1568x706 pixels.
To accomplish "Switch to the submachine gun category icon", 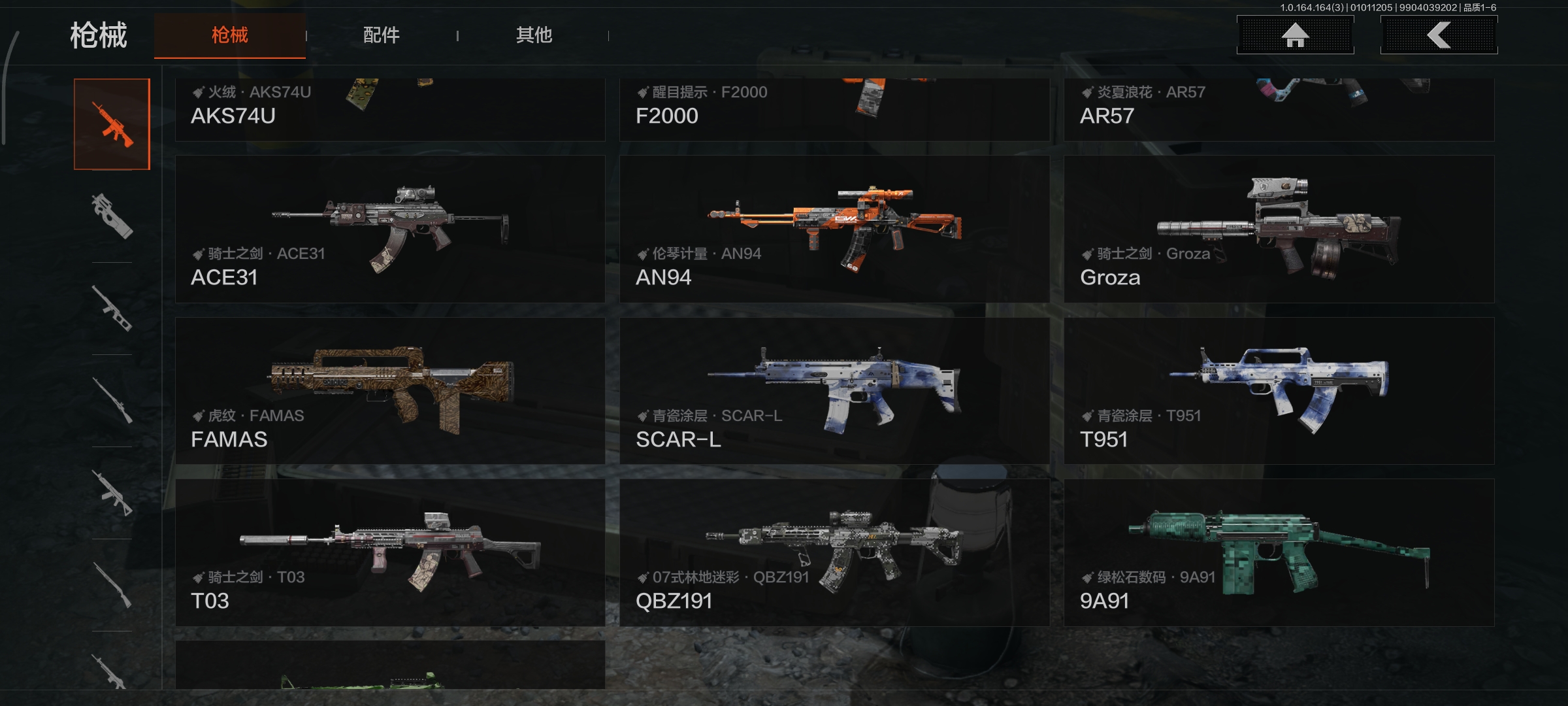I will (x=112, y=216).
